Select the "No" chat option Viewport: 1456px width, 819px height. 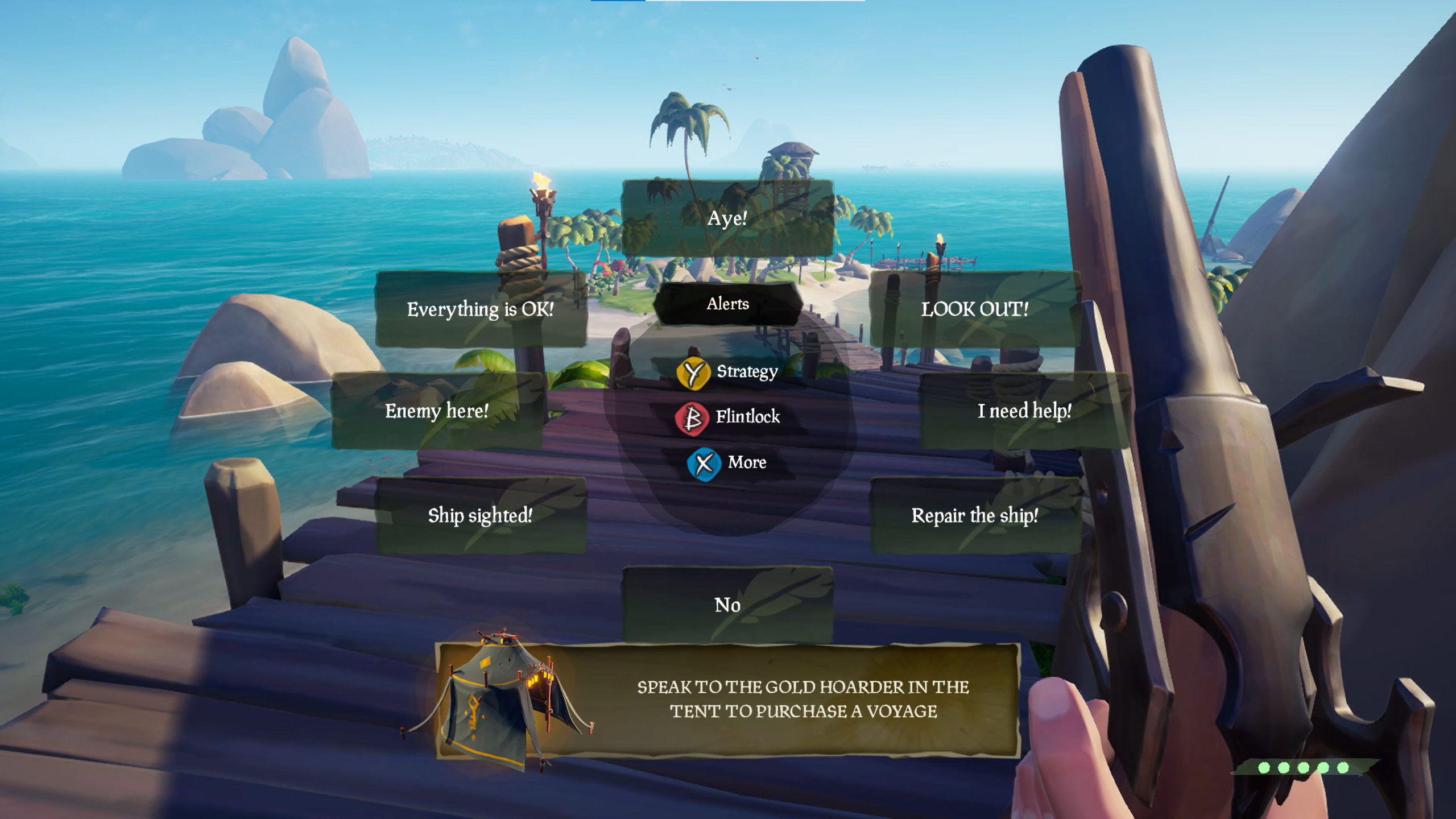click(x=728, y=605)
